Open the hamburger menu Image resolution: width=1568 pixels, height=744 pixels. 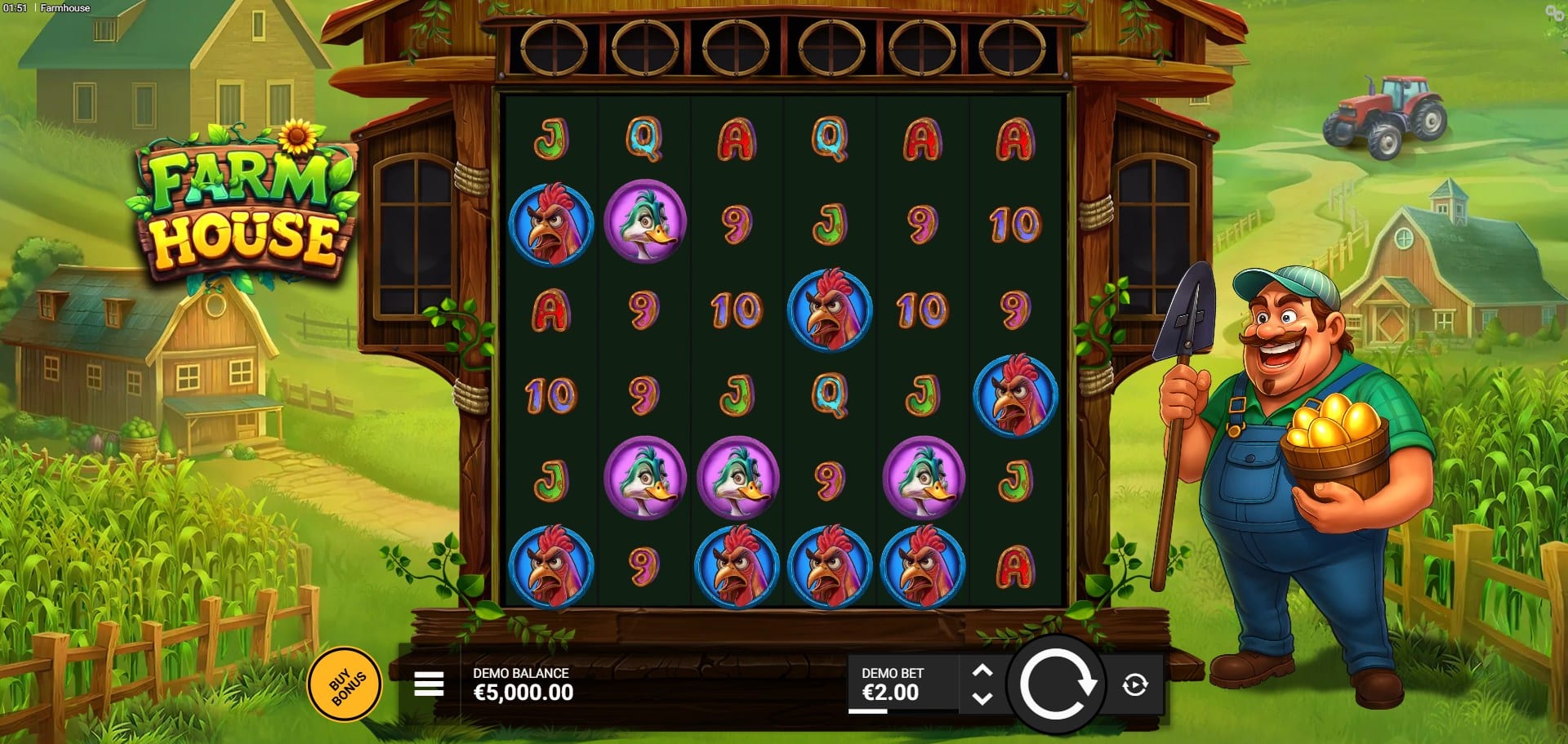click(x=429, y=684)
